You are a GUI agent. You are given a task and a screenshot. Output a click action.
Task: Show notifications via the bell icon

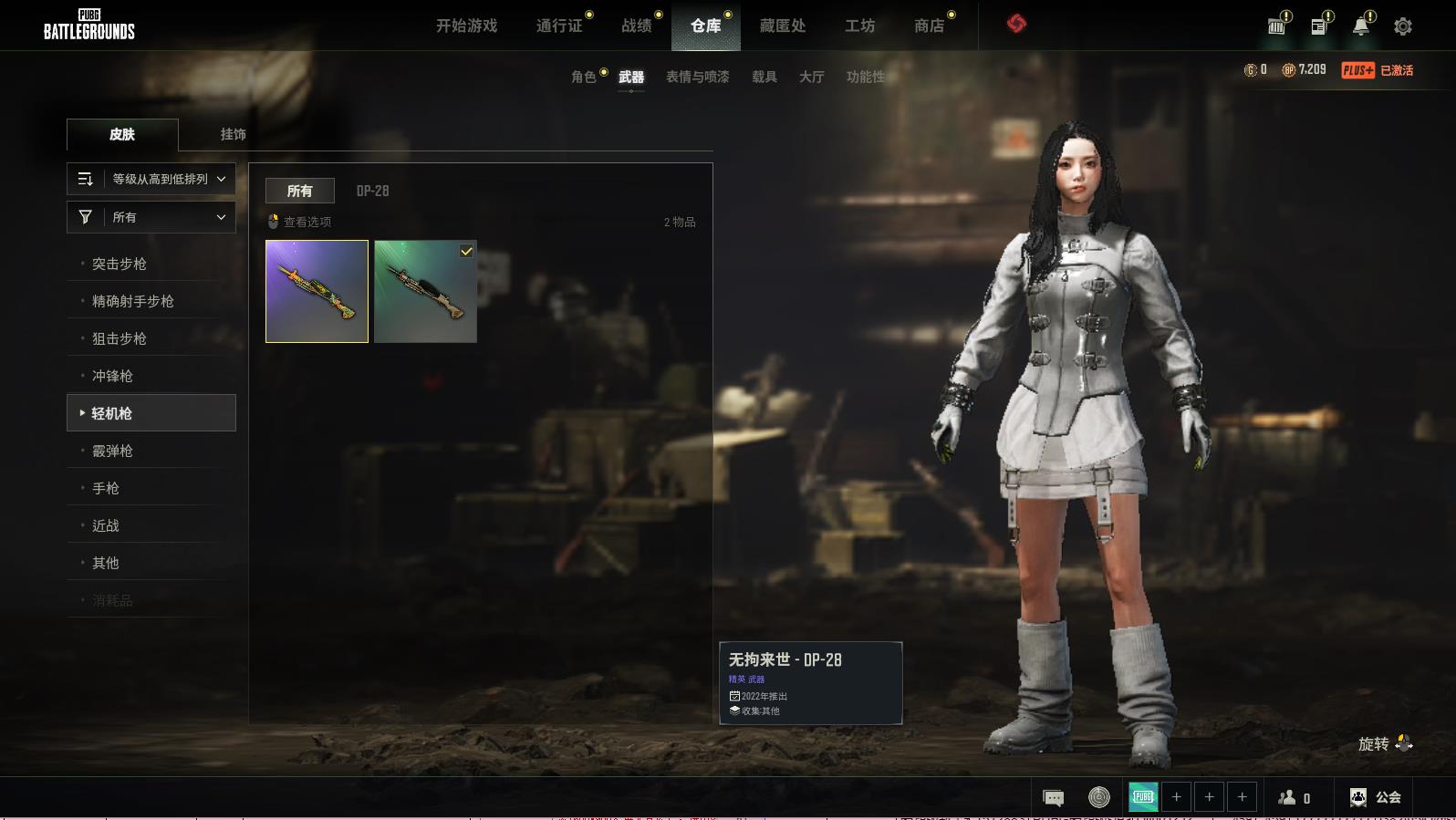pos(1360,26)
